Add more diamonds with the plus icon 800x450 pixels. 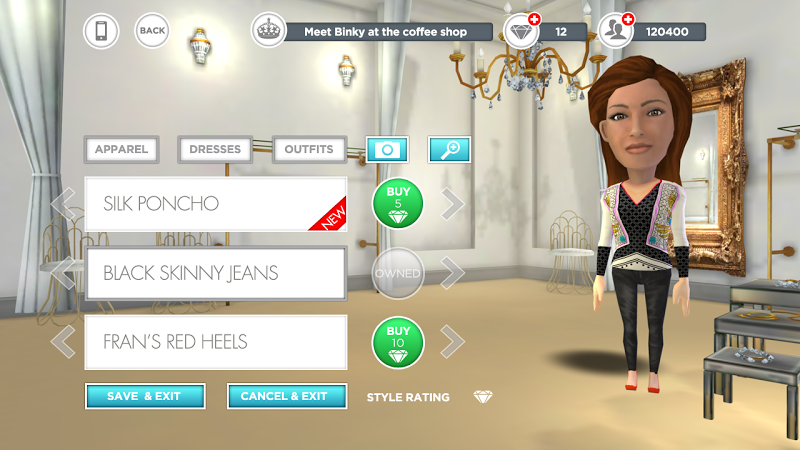click(x=533, y=20)
